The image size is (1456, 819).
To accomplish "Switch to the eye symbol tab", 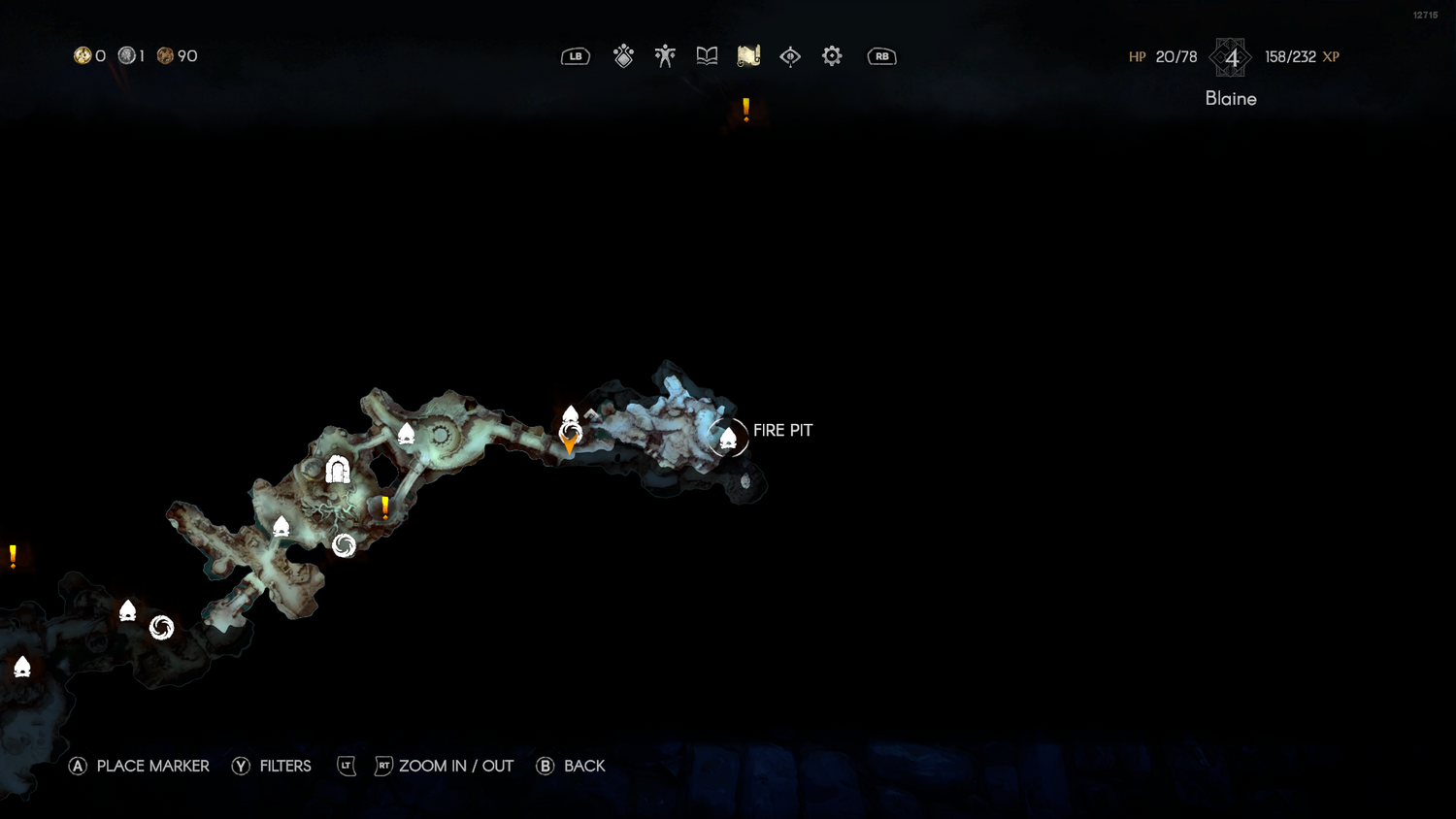I will [x=790, y=56].
